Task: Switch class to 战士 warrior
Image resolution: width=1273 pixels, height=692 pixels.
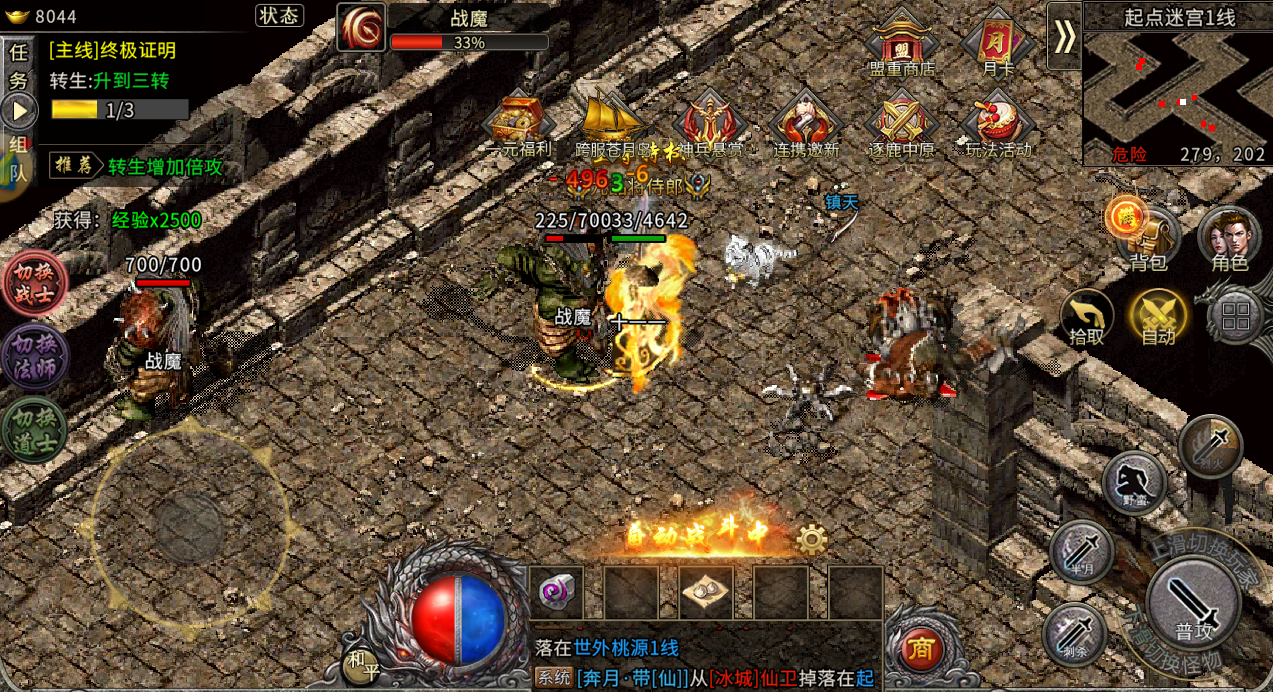Action: [x=36, y=284]
